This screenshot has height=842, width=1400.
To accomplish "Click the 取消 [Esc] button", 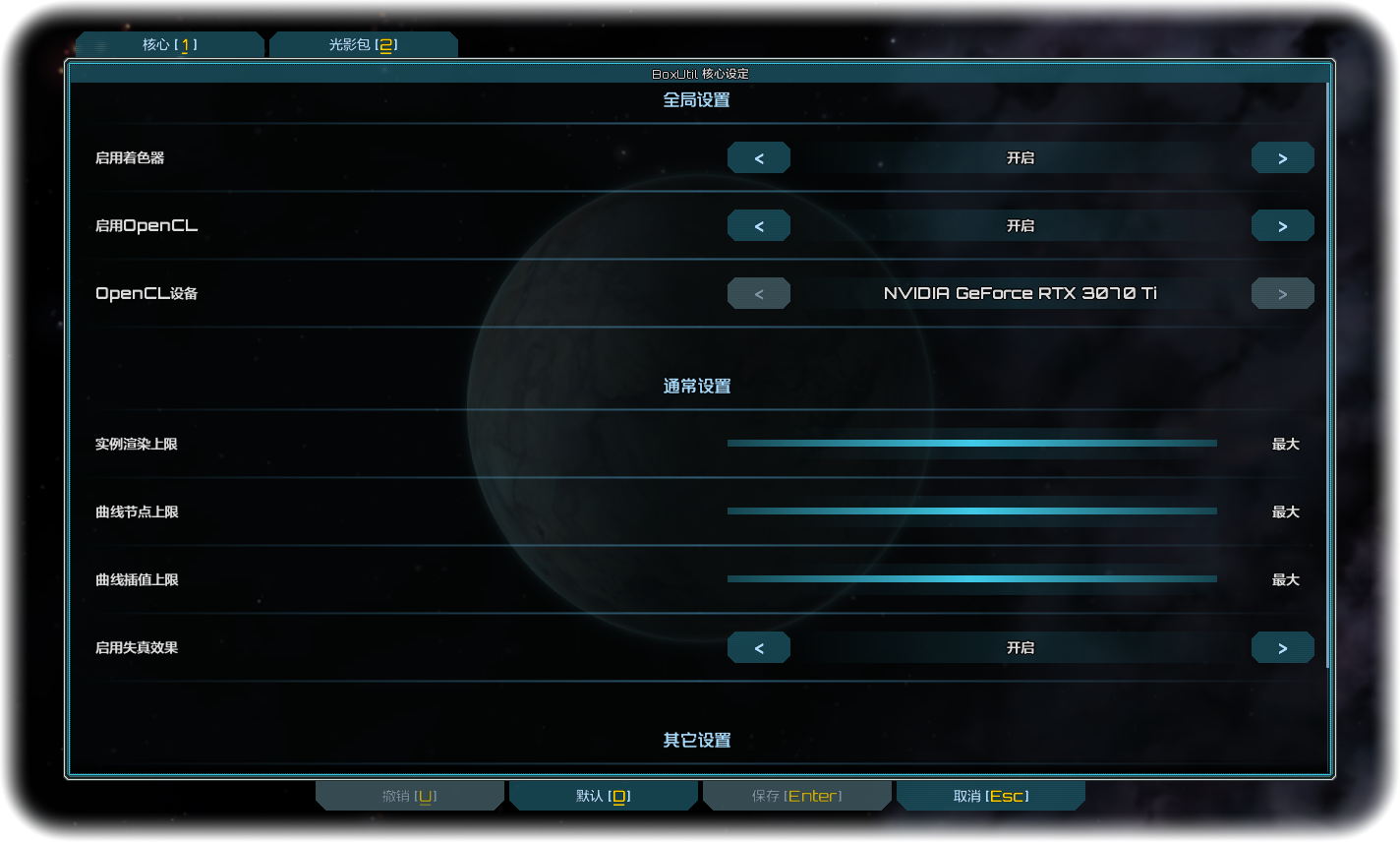I will coord(990,795).
